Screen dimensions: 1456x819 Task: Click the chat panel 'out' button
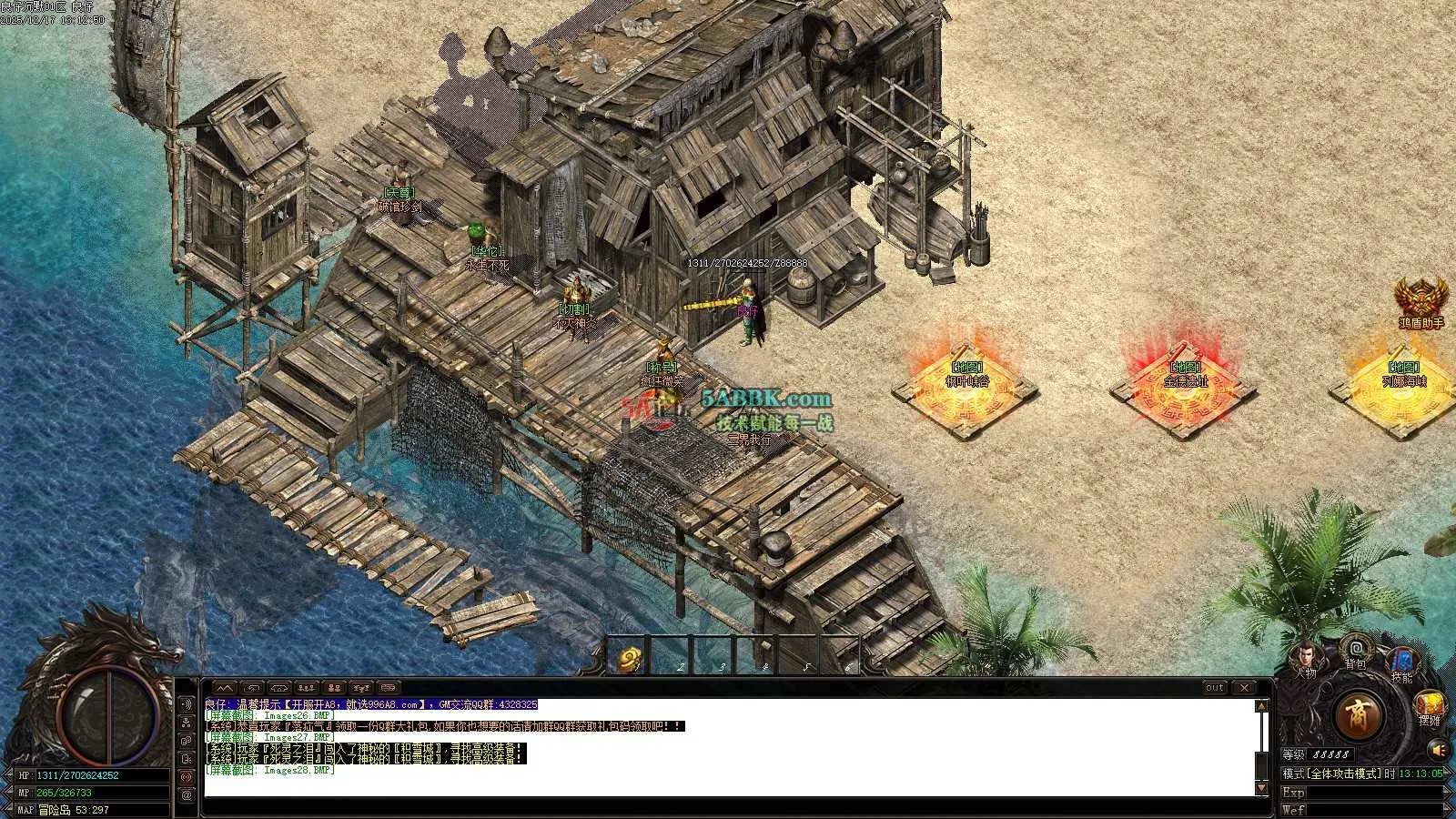(x=1215, y=688)
